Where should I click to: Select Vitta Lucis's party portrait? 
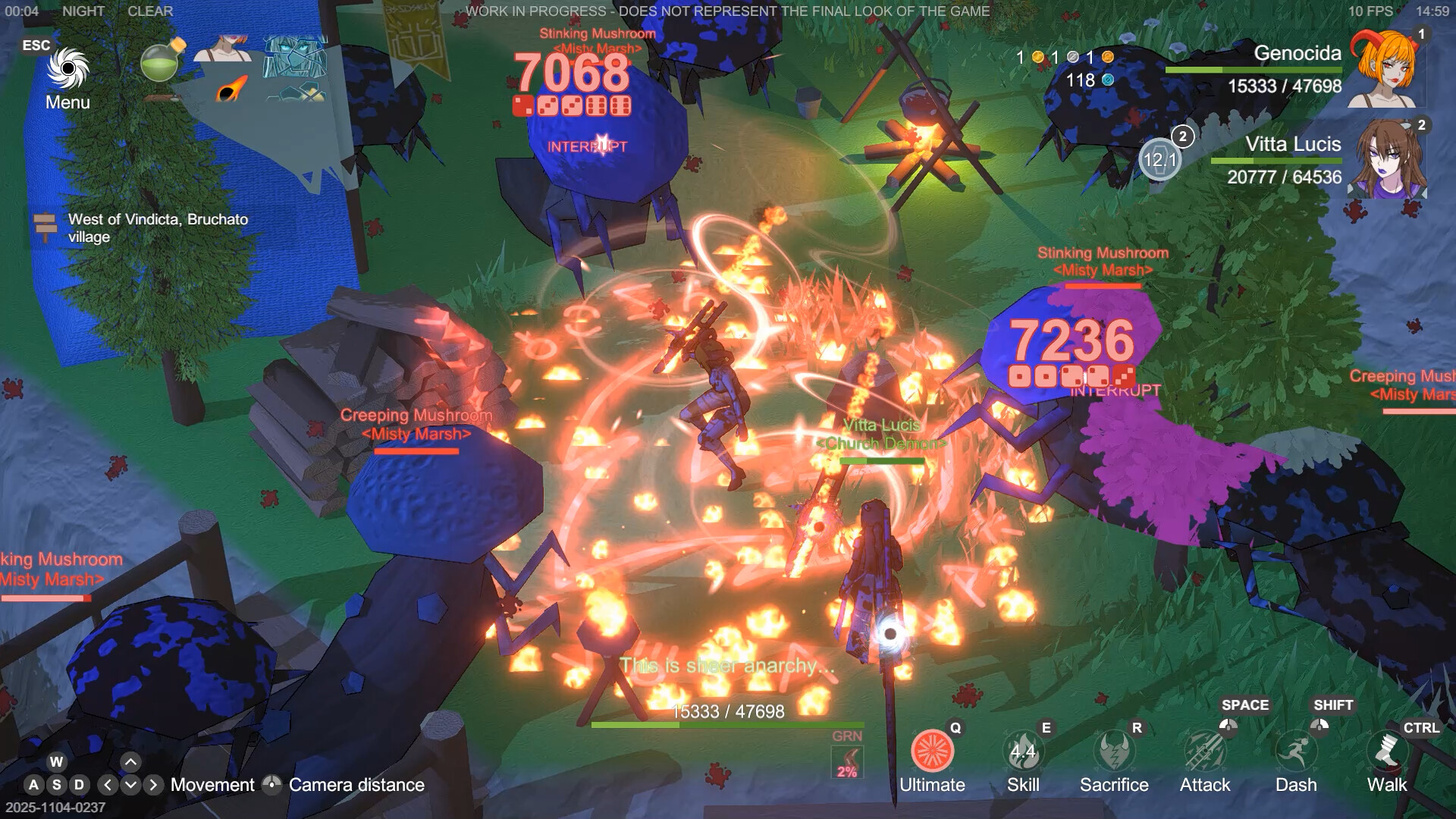pyautogui.click(x=1388, y=159)
